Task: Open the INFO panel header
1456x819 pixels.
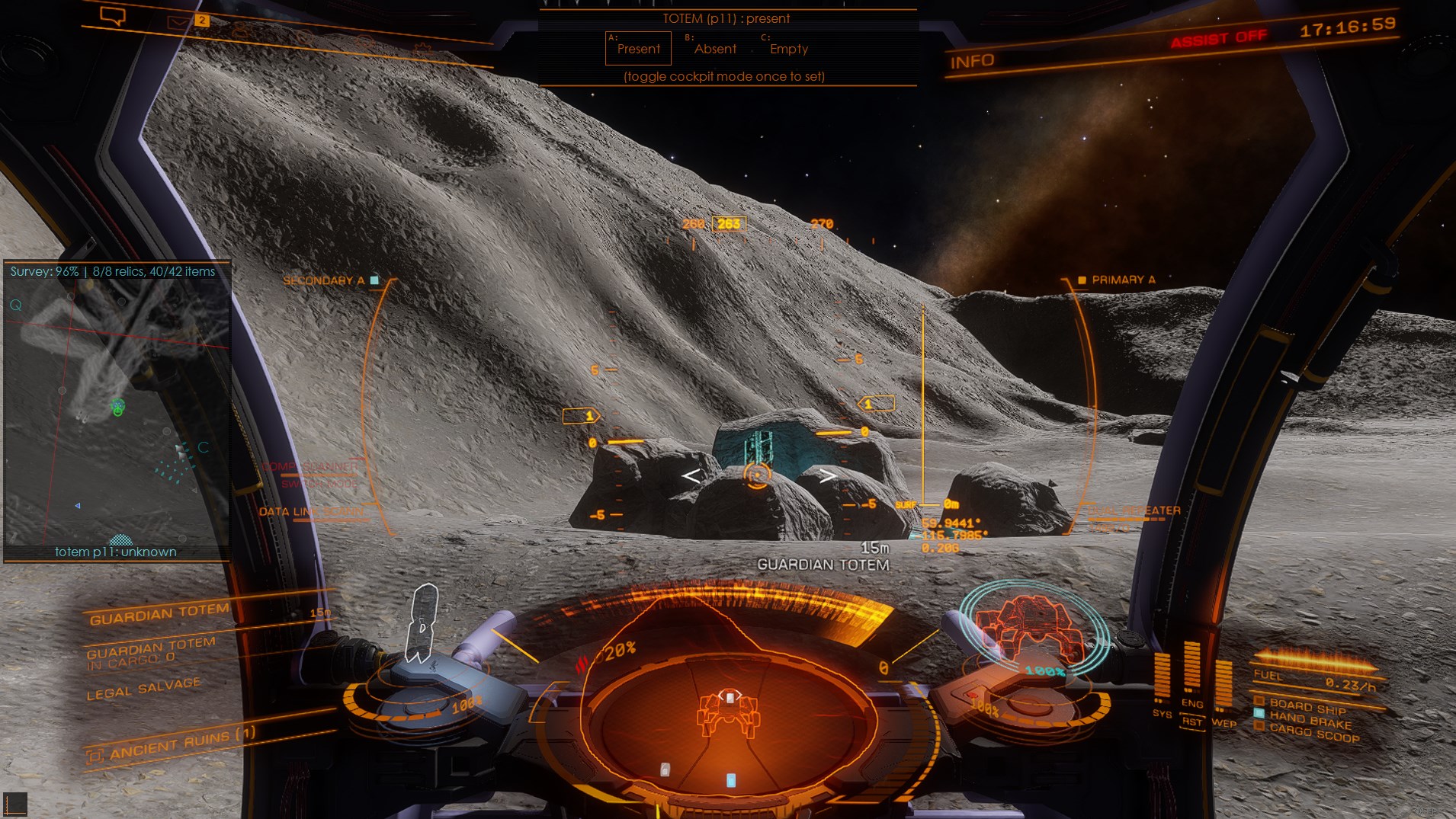Action: click(972, 62)
